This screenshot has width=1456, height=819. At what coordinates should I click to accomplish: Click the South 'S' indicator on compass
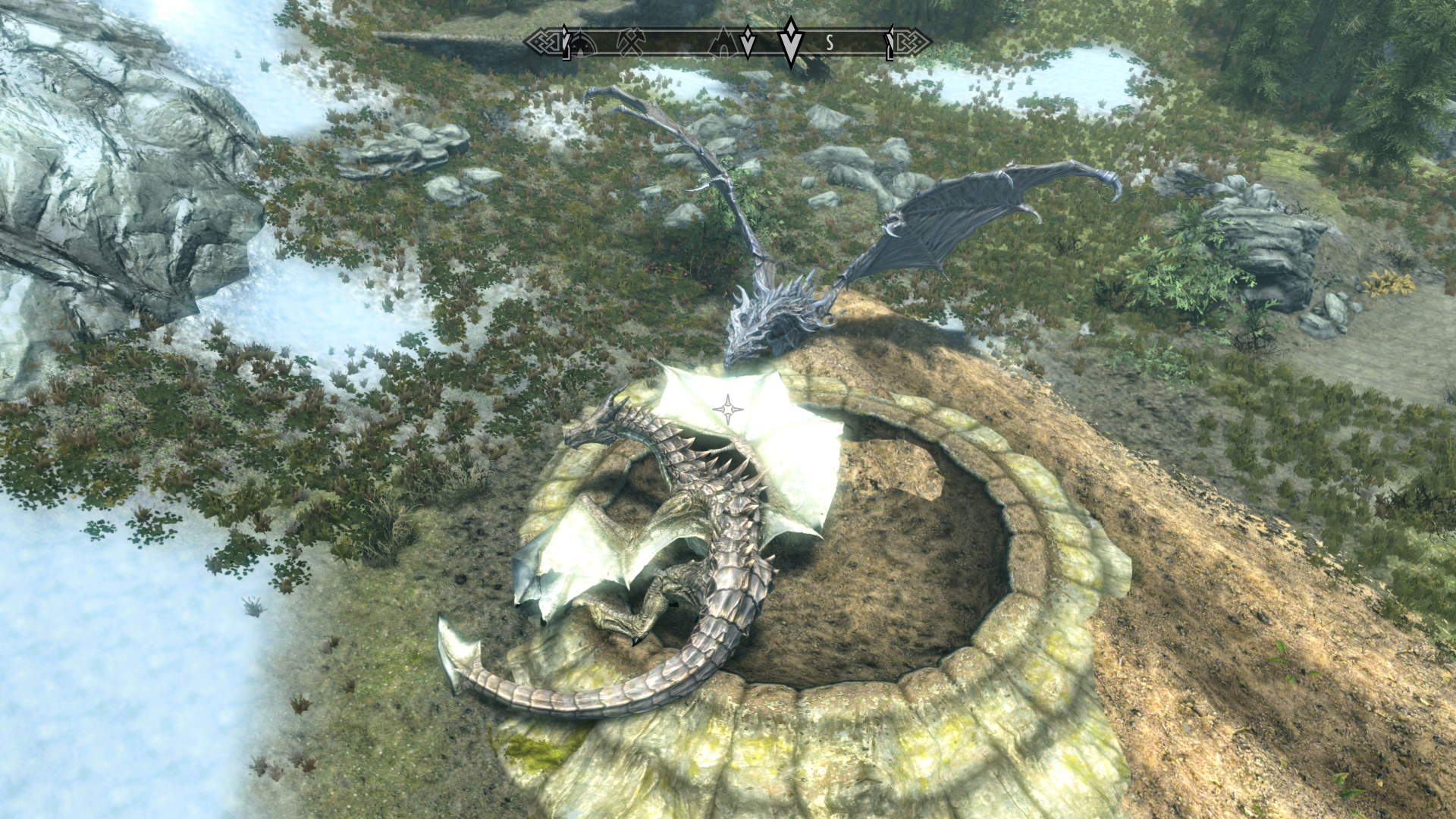[830, 43]
